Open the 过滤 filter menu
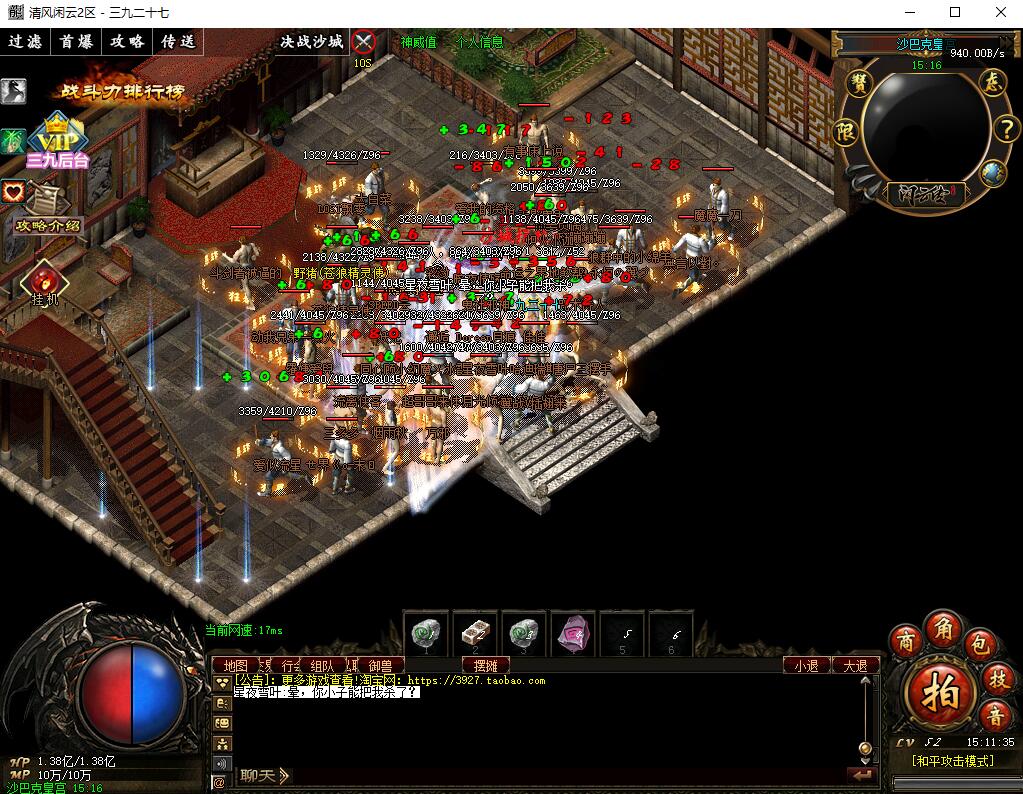The width and height of the screenshot is (1023, 794). 26,42
